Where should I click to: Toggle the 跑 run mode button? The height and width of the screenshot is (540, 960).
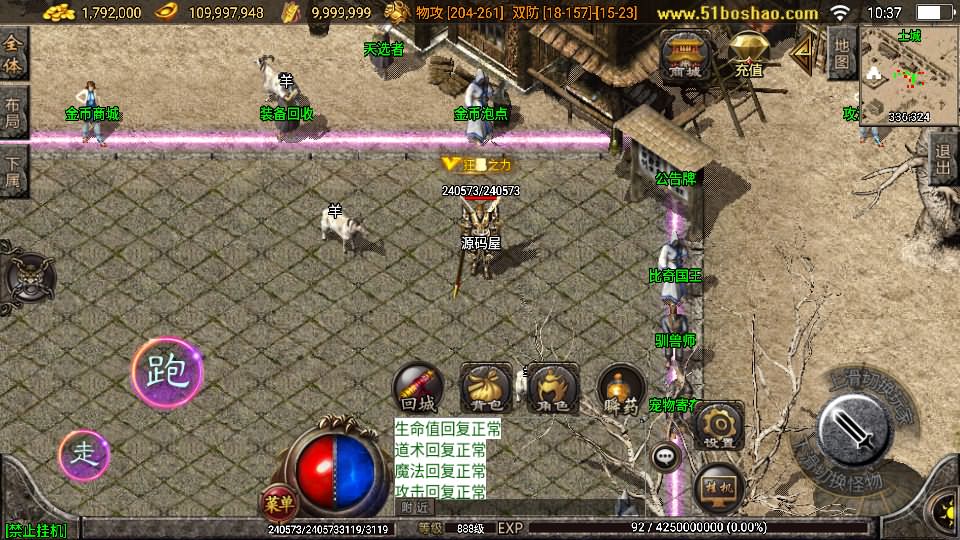click(167, 373)
